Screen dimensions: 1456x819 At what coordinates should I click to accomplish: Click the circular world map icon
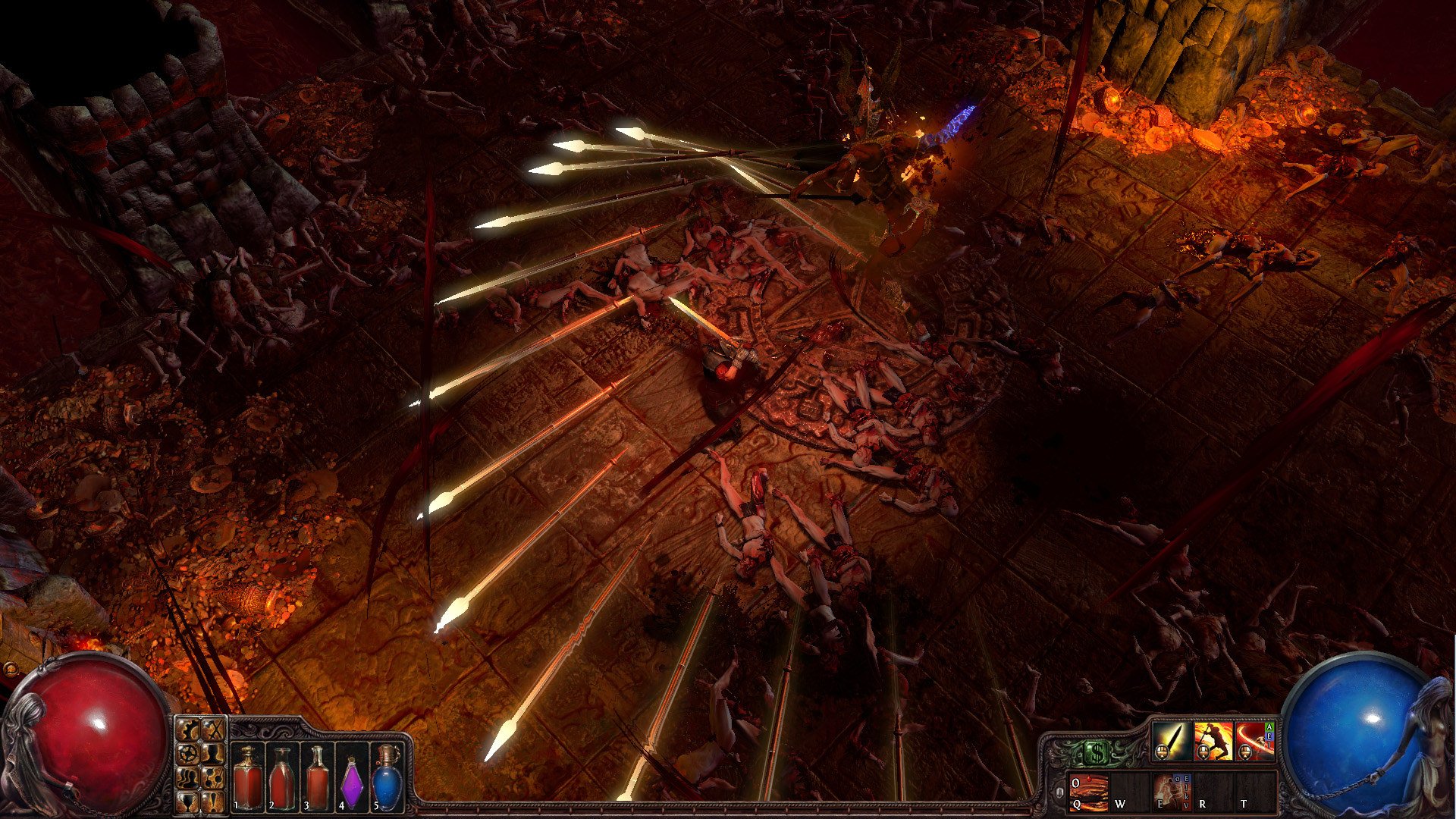click(x=190, y=752)
